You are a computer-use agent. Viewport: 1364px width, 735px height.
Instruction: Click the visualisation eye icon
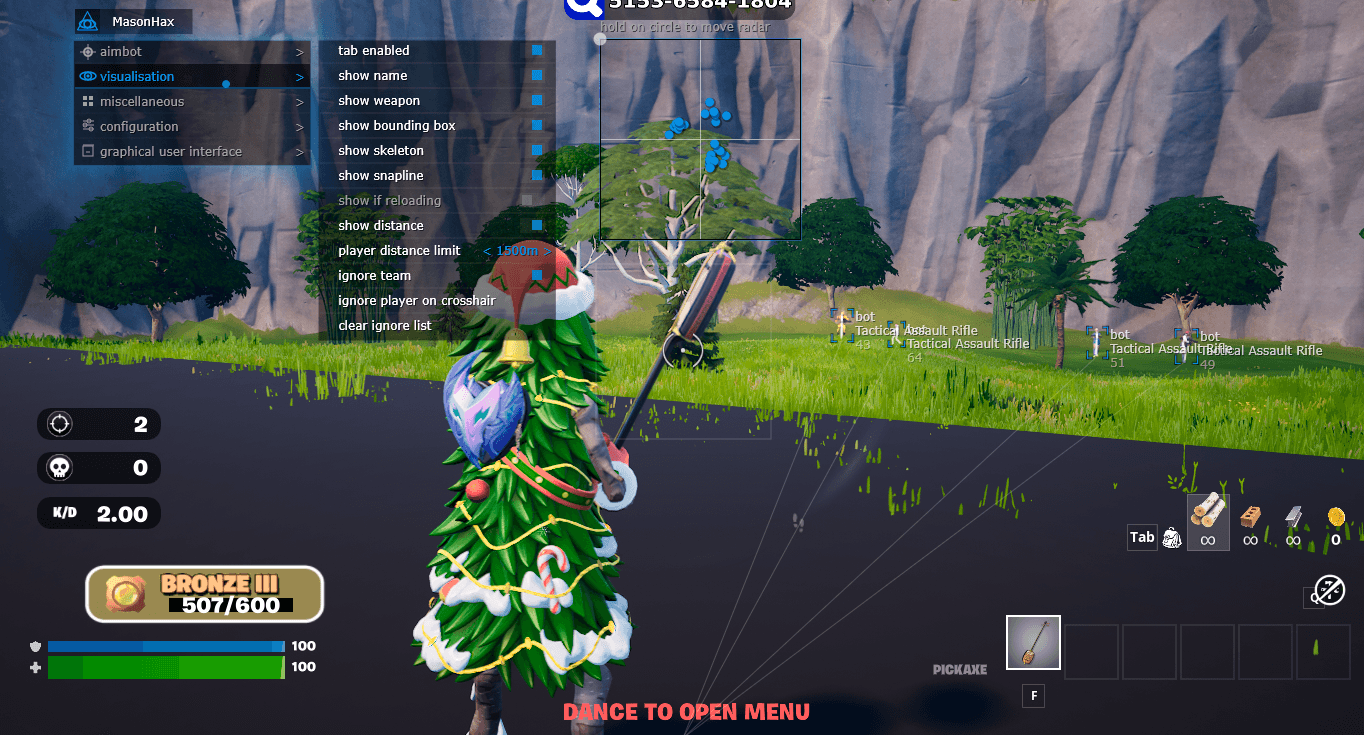click(89, 76)
